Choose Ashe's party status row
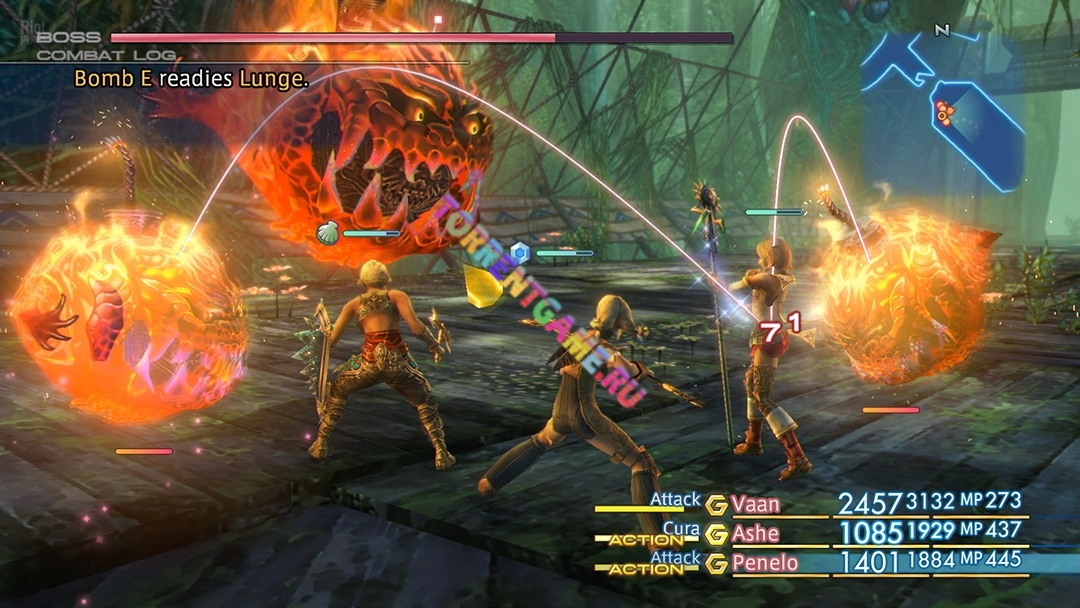Image resolution: width=1080 pixels, height=608 pixels. click(755, 533)
